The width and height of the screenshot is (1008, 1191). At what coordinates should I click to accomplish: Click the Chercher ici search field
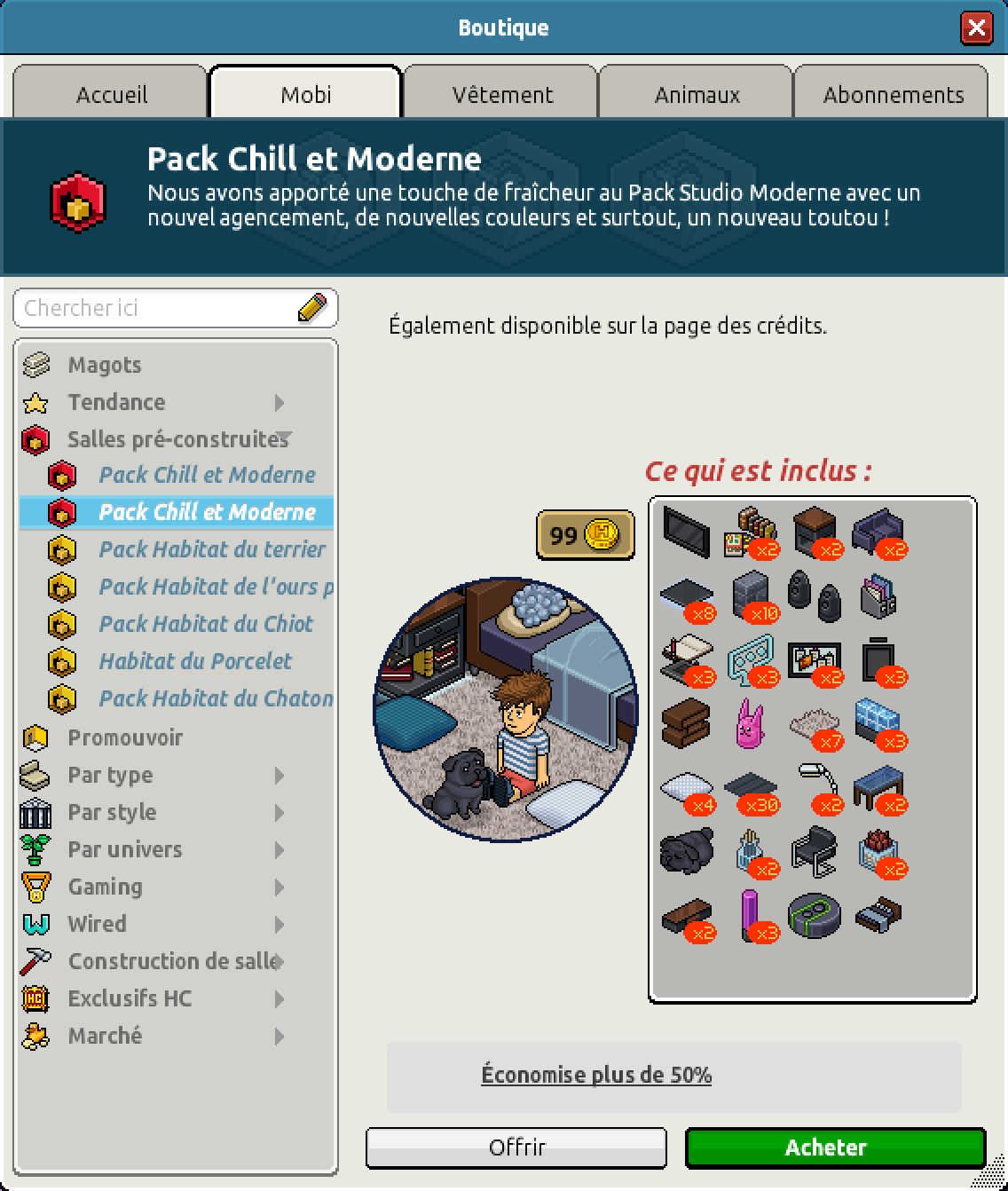tap(160, 308)
